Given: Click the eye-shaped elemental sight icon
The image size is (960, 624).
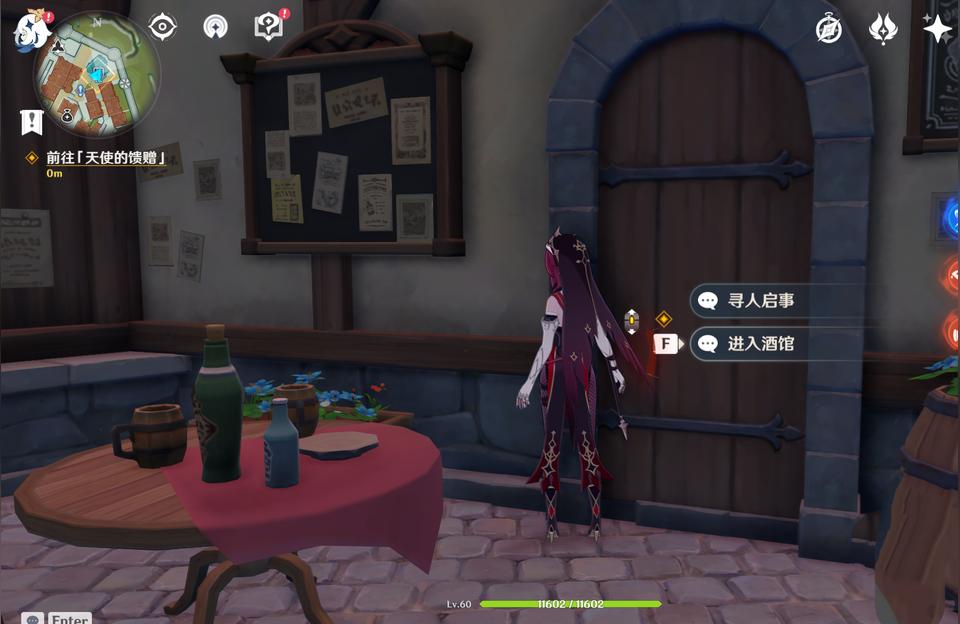Looking at the screenshot, I should tap(163, 27).
